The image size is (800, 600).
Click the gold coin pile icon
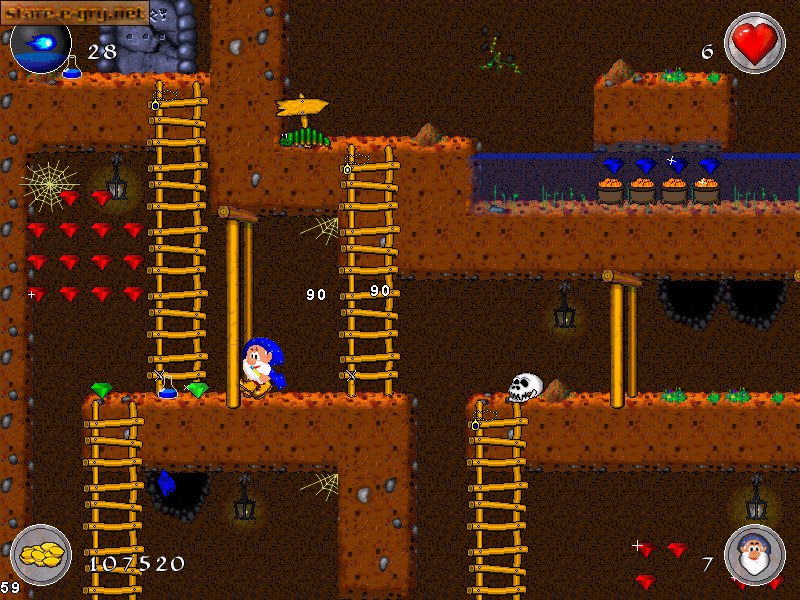40,554
